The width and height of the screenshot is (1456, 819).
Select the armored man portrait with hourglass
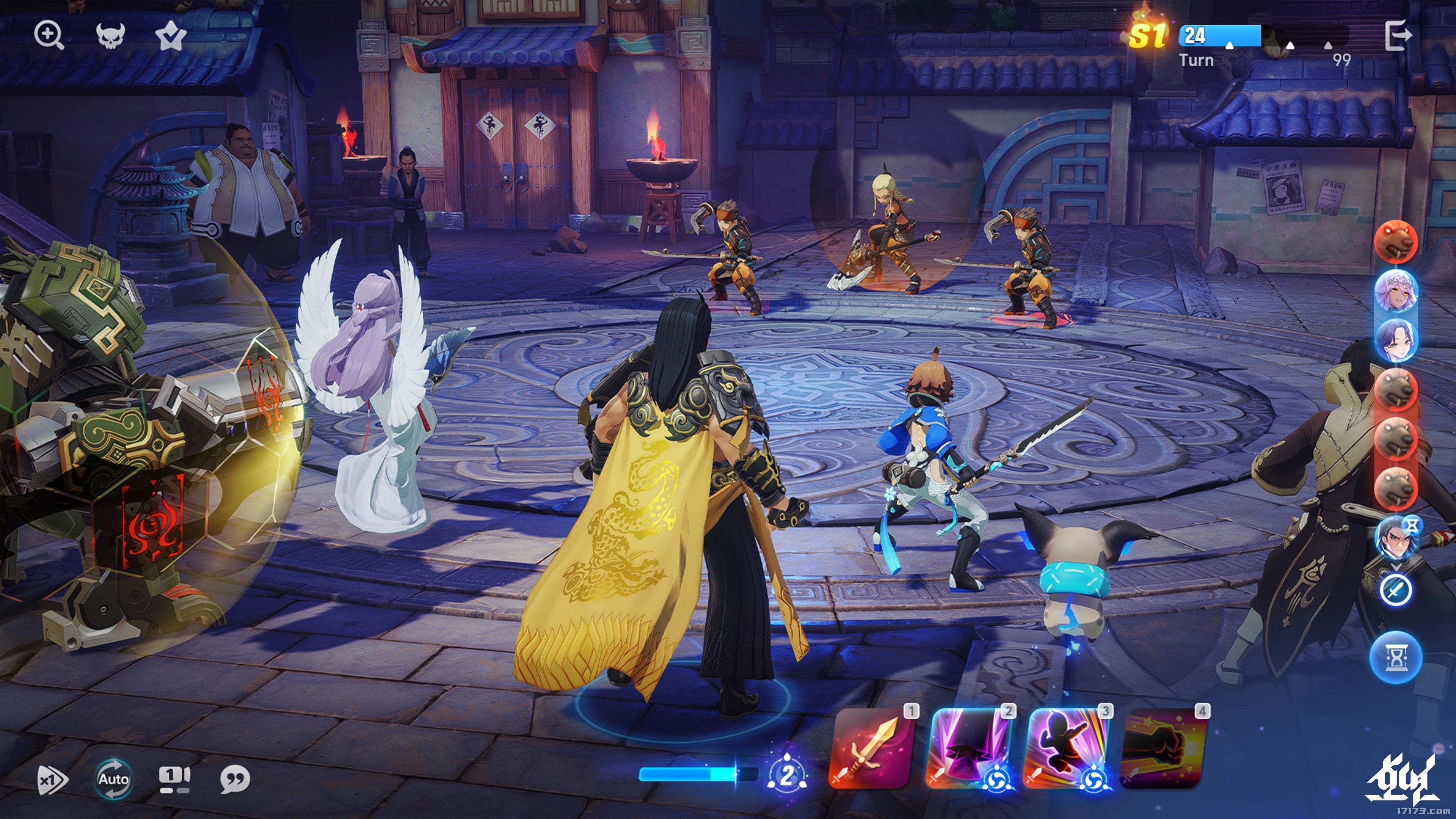pos(1395,537)
